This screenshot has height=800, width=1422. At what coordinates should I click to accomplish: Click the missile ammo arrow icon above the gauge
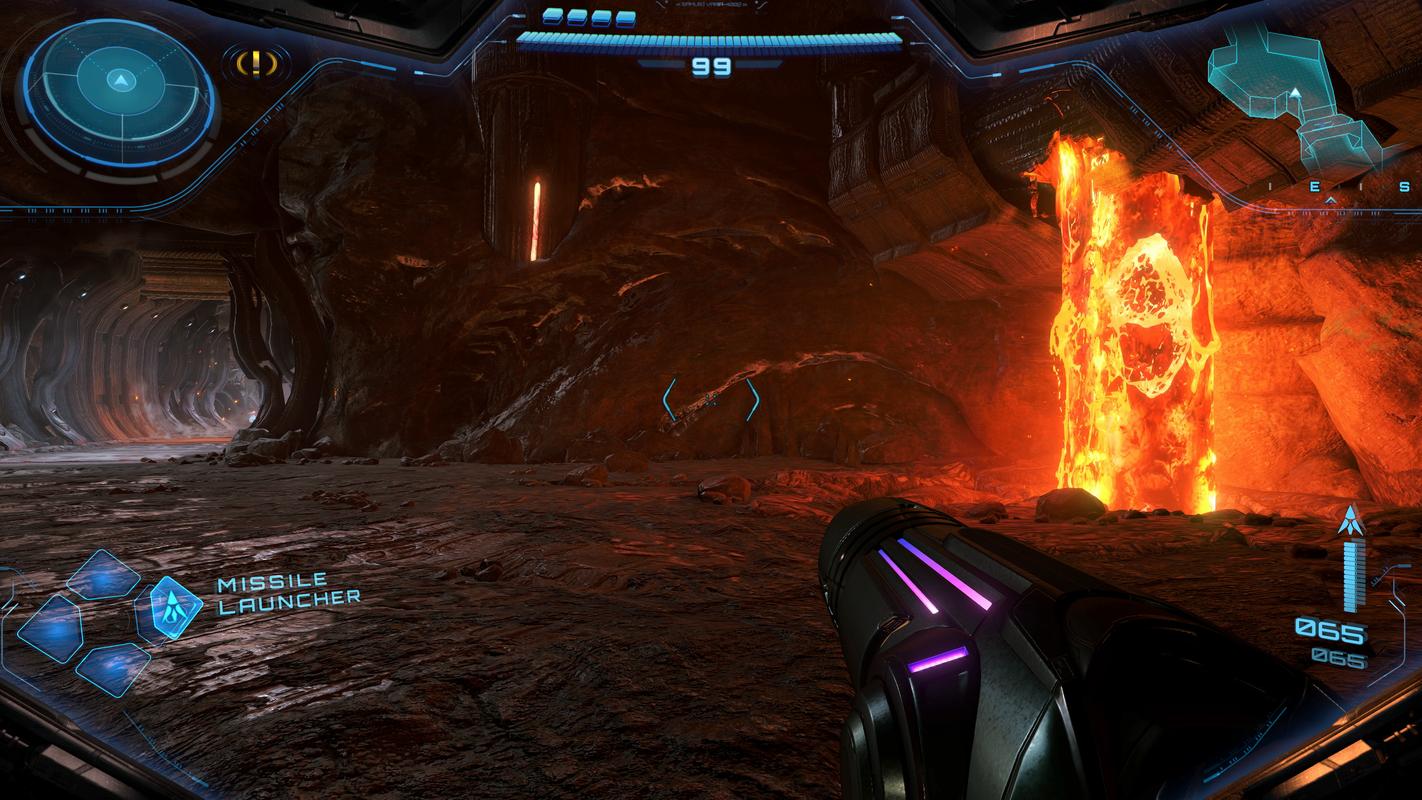[x=1352, y=521]
